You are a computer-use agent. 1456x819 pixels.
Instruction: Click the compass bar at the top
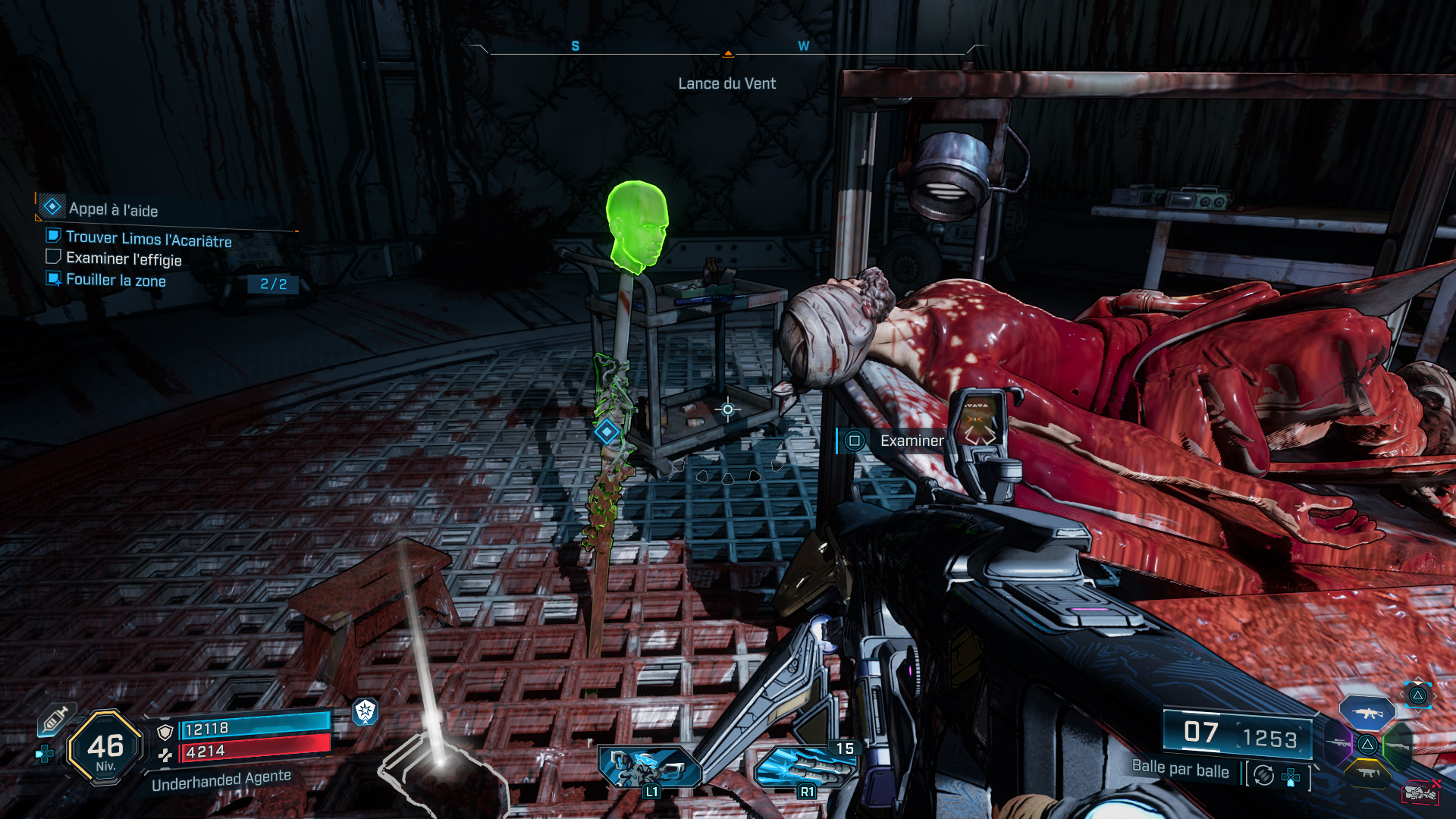coord(727,50)
